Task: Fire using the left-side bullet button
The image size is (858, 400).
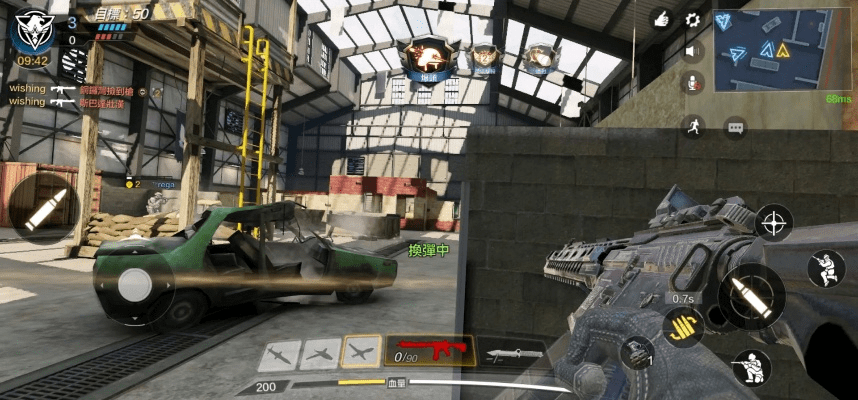Action: (44, 209)
